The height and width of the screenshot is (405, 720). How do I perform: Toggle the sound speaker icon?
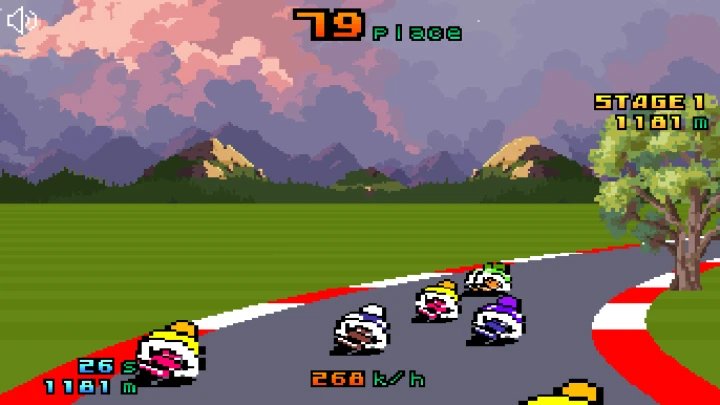pyautogui.click(x=22, y=20)
